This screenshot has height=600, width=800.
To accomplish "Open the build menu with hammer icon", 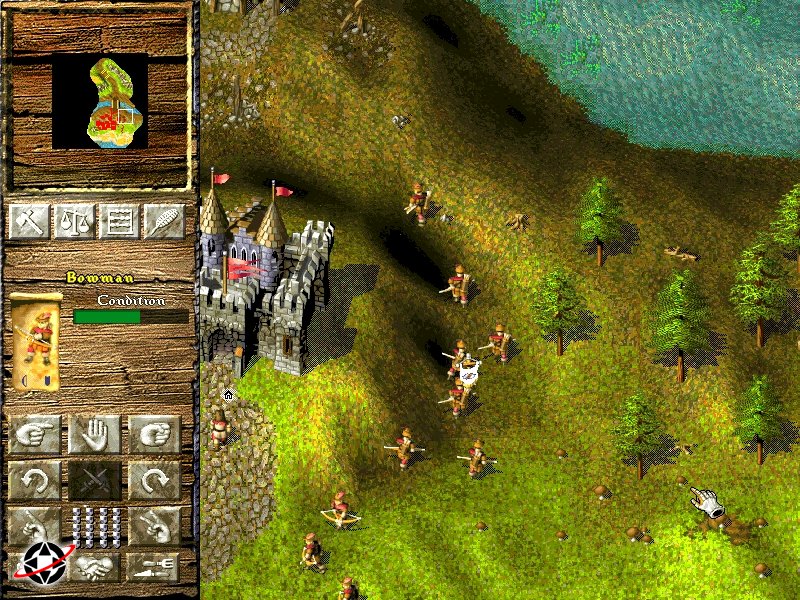I will (x=29, y=220).
